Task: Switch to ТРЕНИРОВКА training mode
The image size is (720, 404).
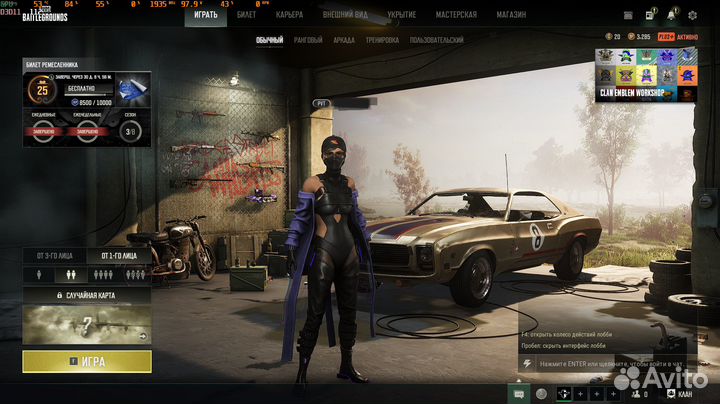Action: (382, 40)
